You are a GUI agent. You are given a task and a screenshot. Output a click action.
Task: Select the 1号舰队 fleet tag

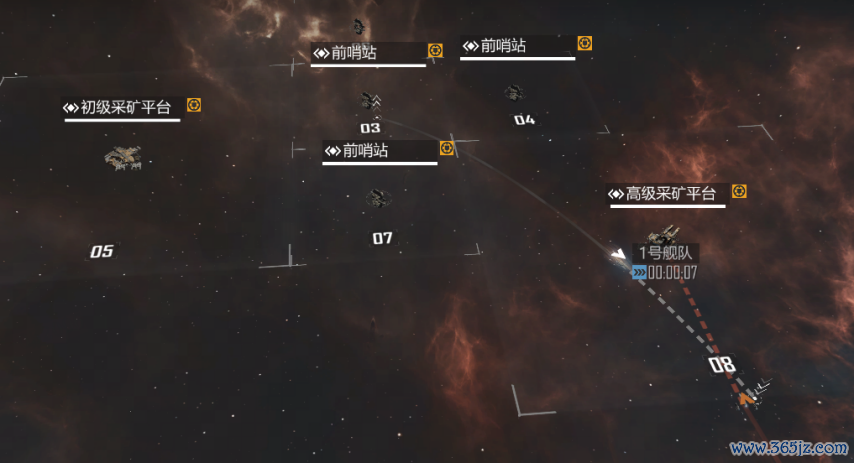pyautogui.click(x=665, y=254)
